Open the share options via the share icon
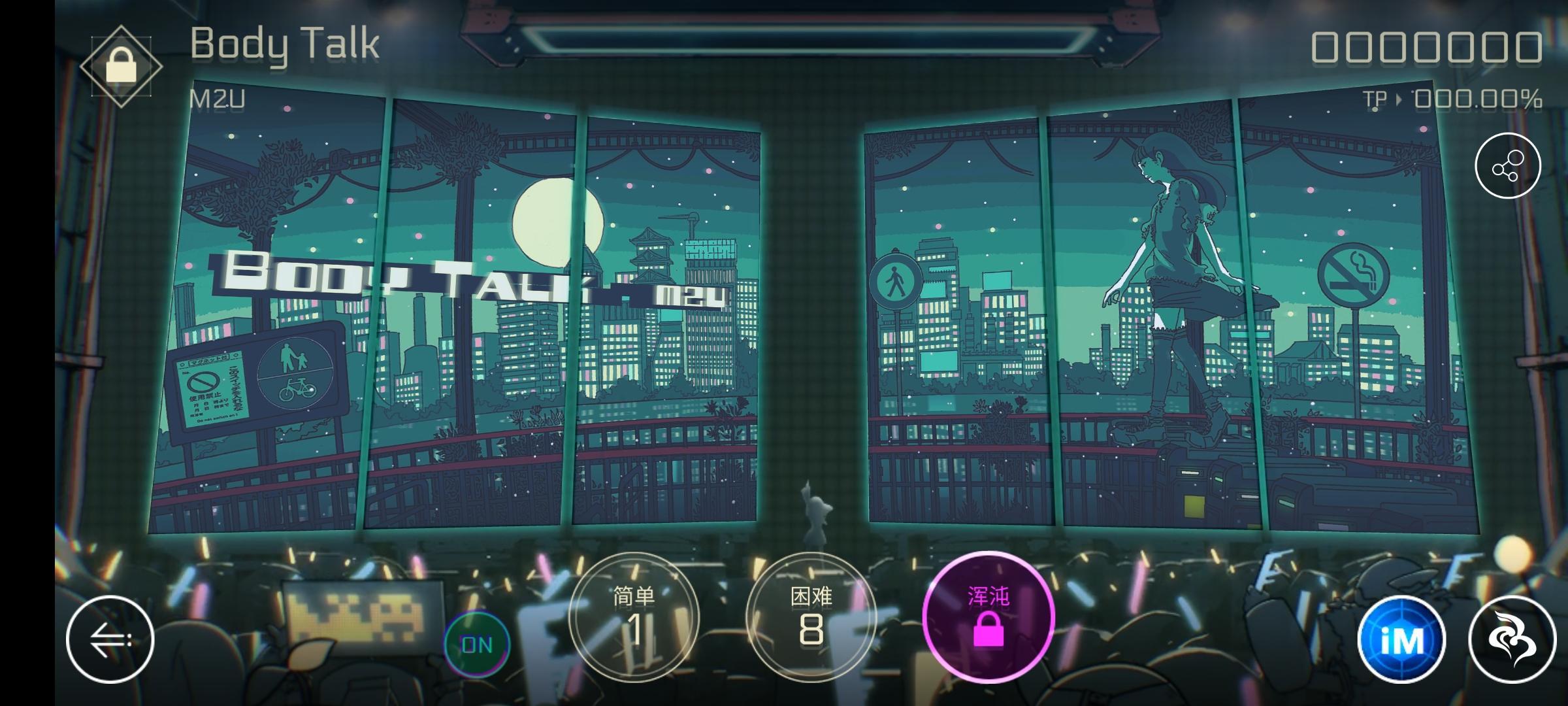Image resolution: width=1568 pixels, height=706 pixels. [x=1508, y=165]
